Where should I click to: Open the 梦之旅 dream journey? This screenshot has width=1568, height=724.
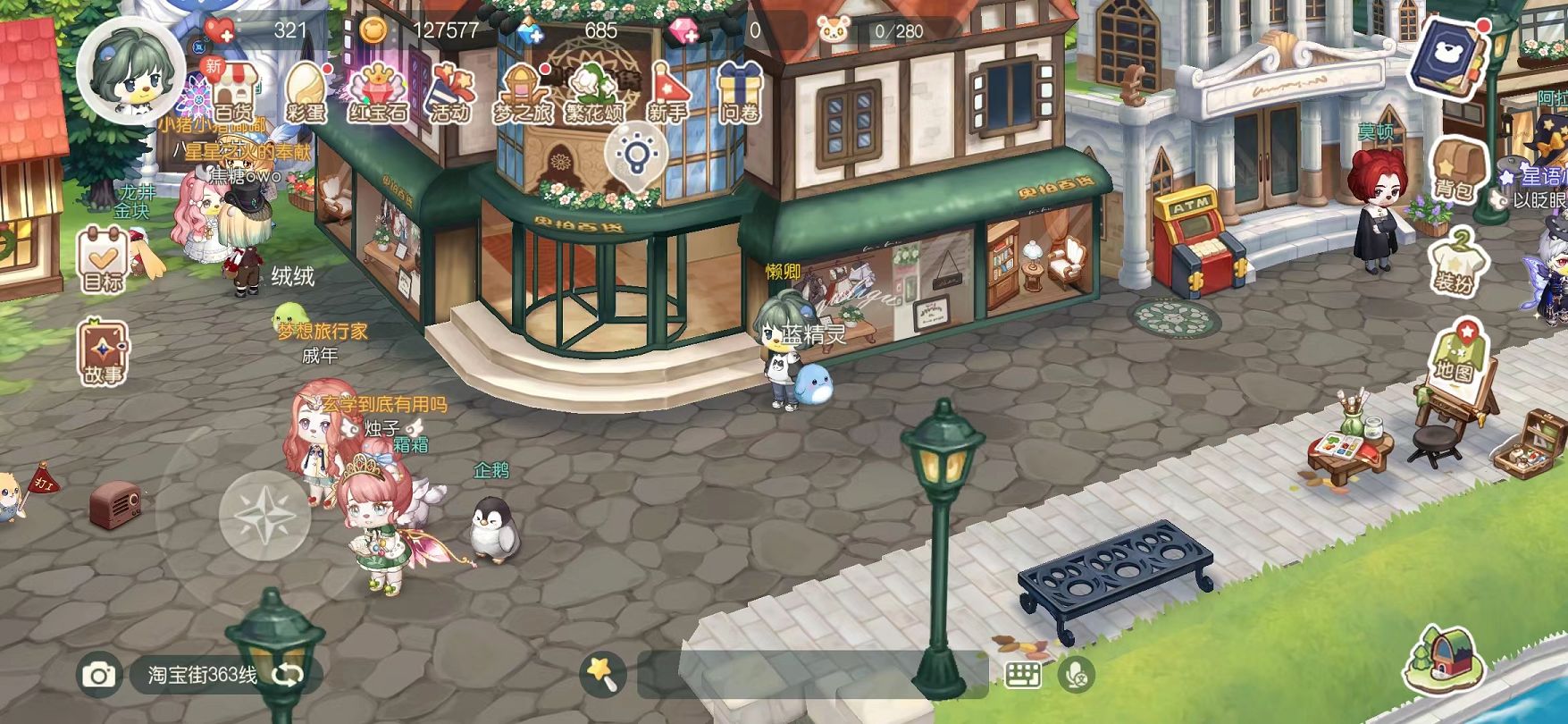(522, 94)
